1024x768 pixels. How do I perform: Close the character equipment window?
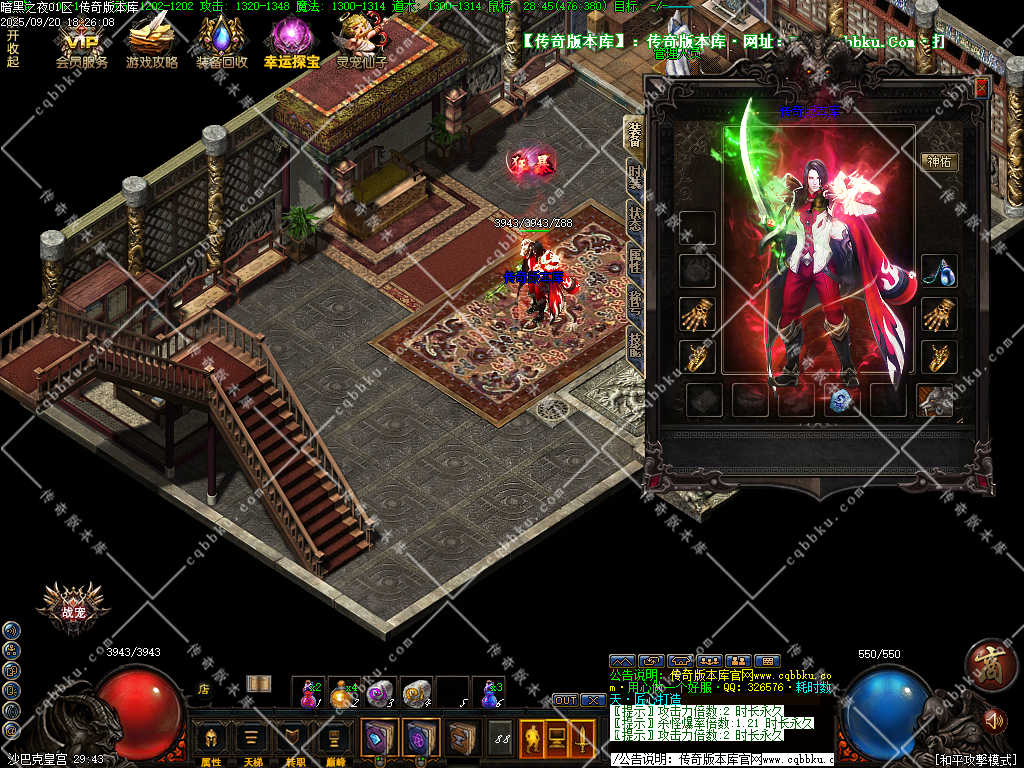981,87
